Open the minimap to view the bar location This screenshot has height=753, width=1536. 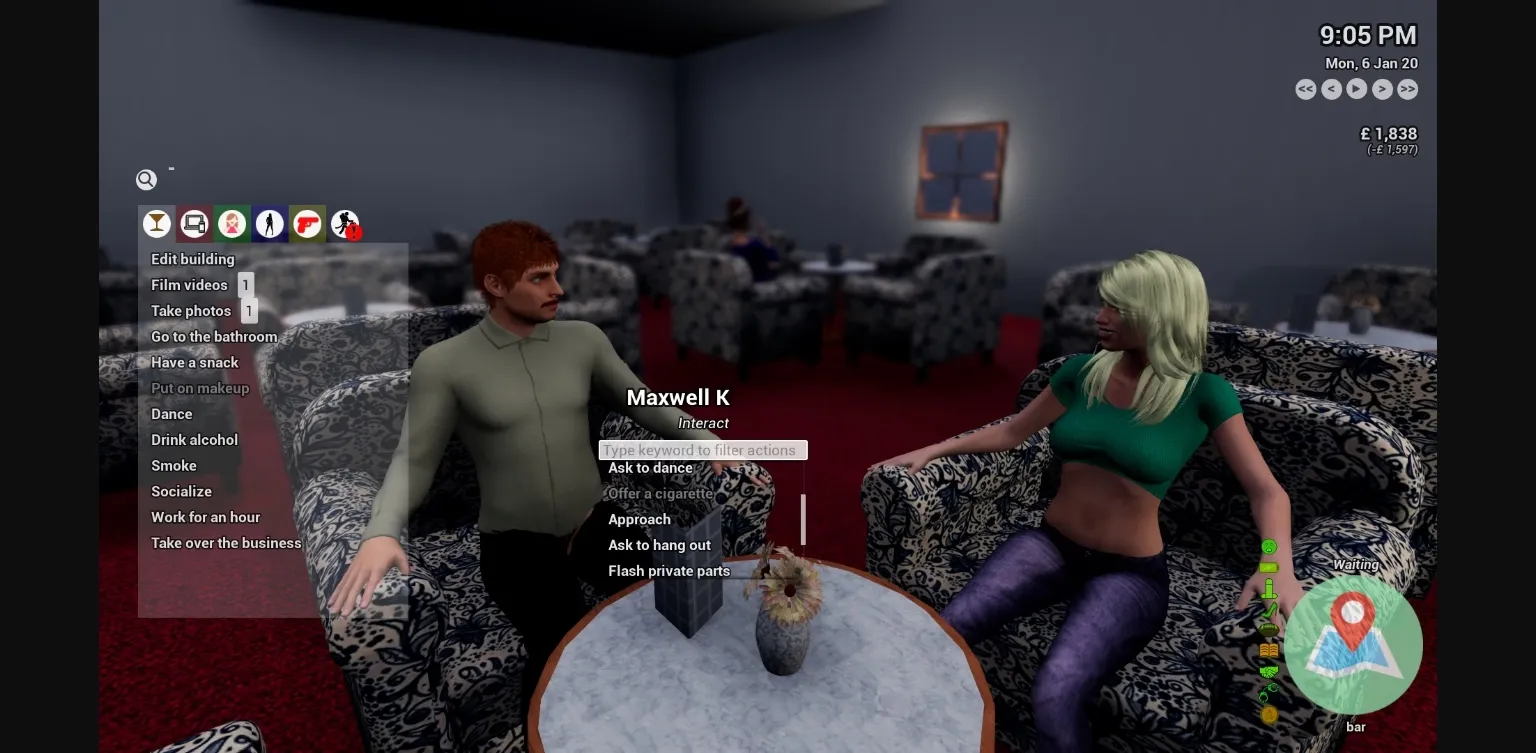coord(1353,647)
